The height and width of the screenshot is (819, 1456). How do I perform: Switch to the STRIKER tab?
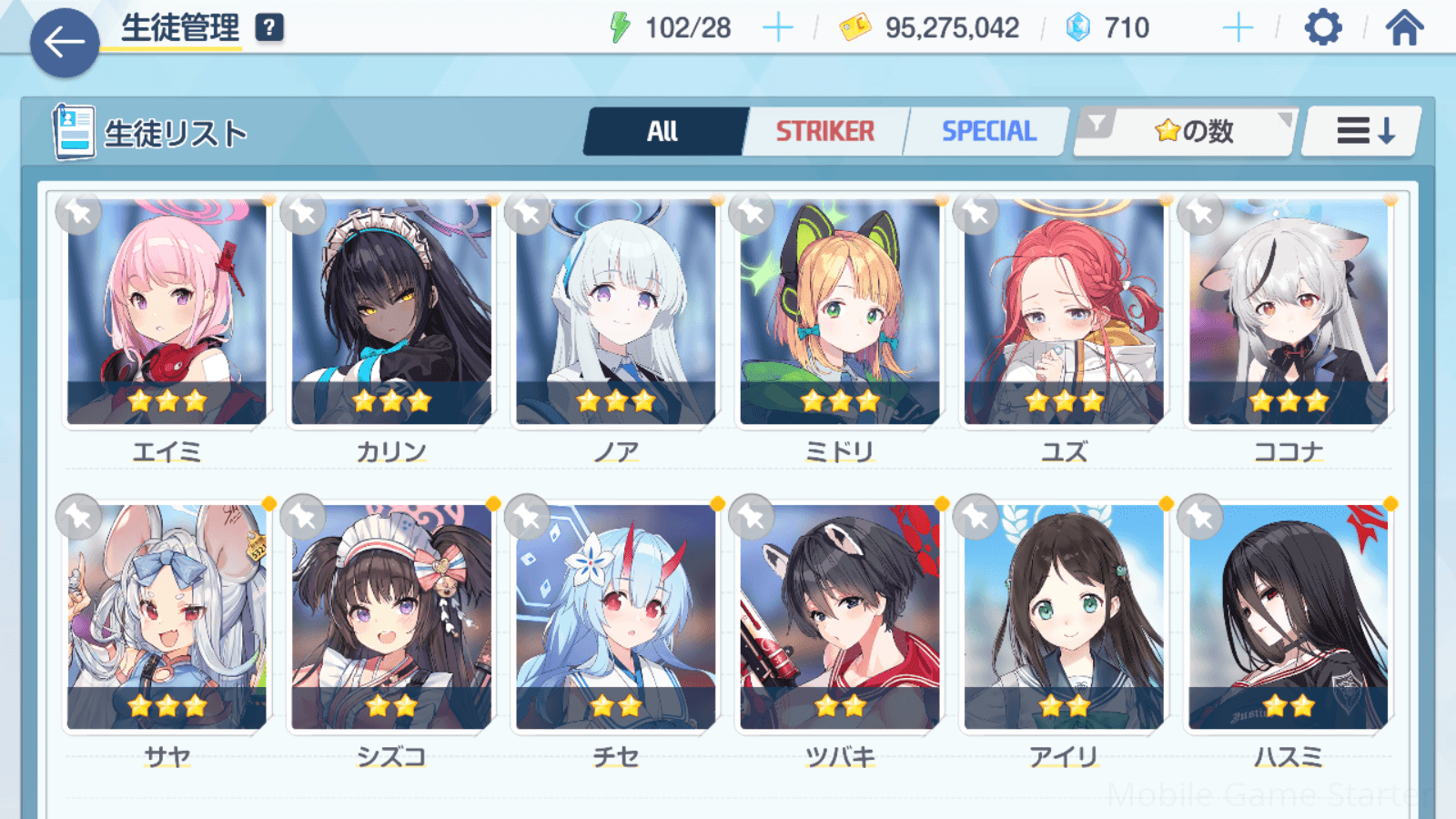click(x=824, y=132)
